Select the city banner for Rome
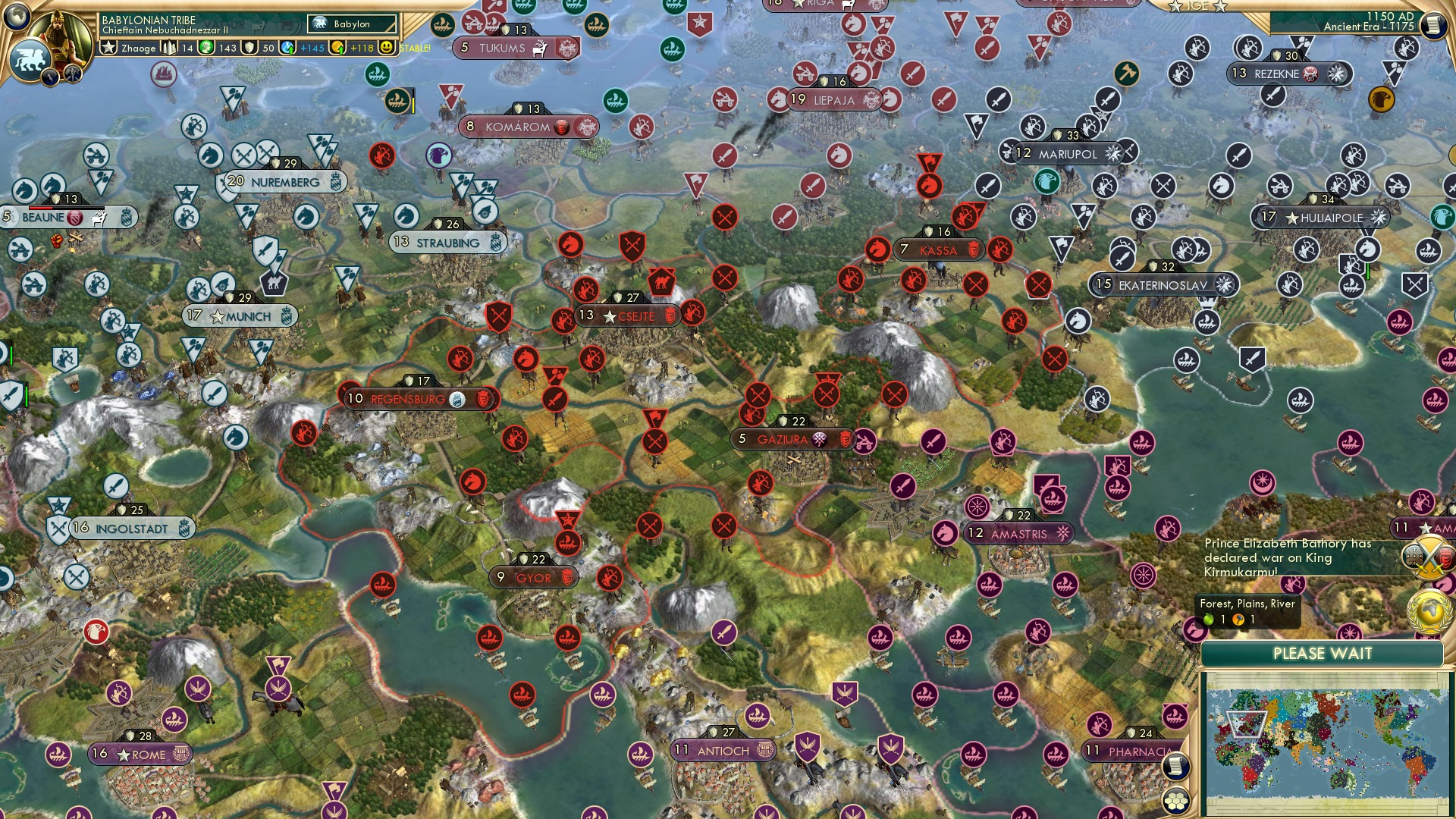 [140, 755]
